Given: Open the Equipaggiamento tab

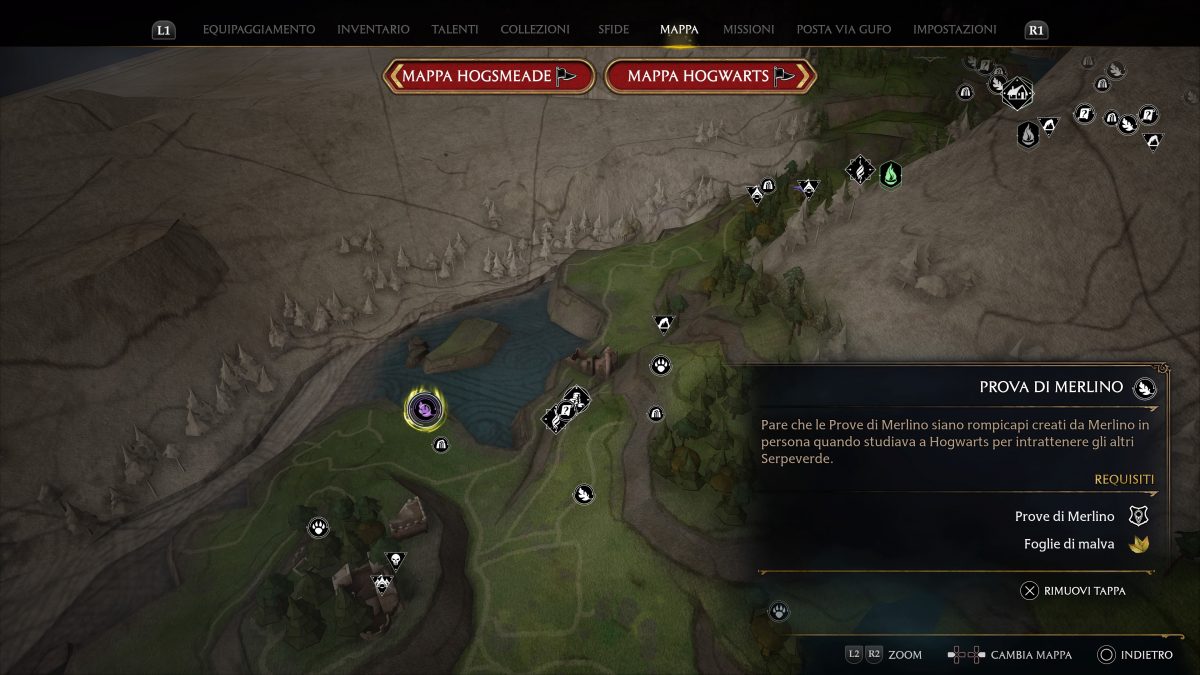Looking at the screenshot, I should pos(258,30).
